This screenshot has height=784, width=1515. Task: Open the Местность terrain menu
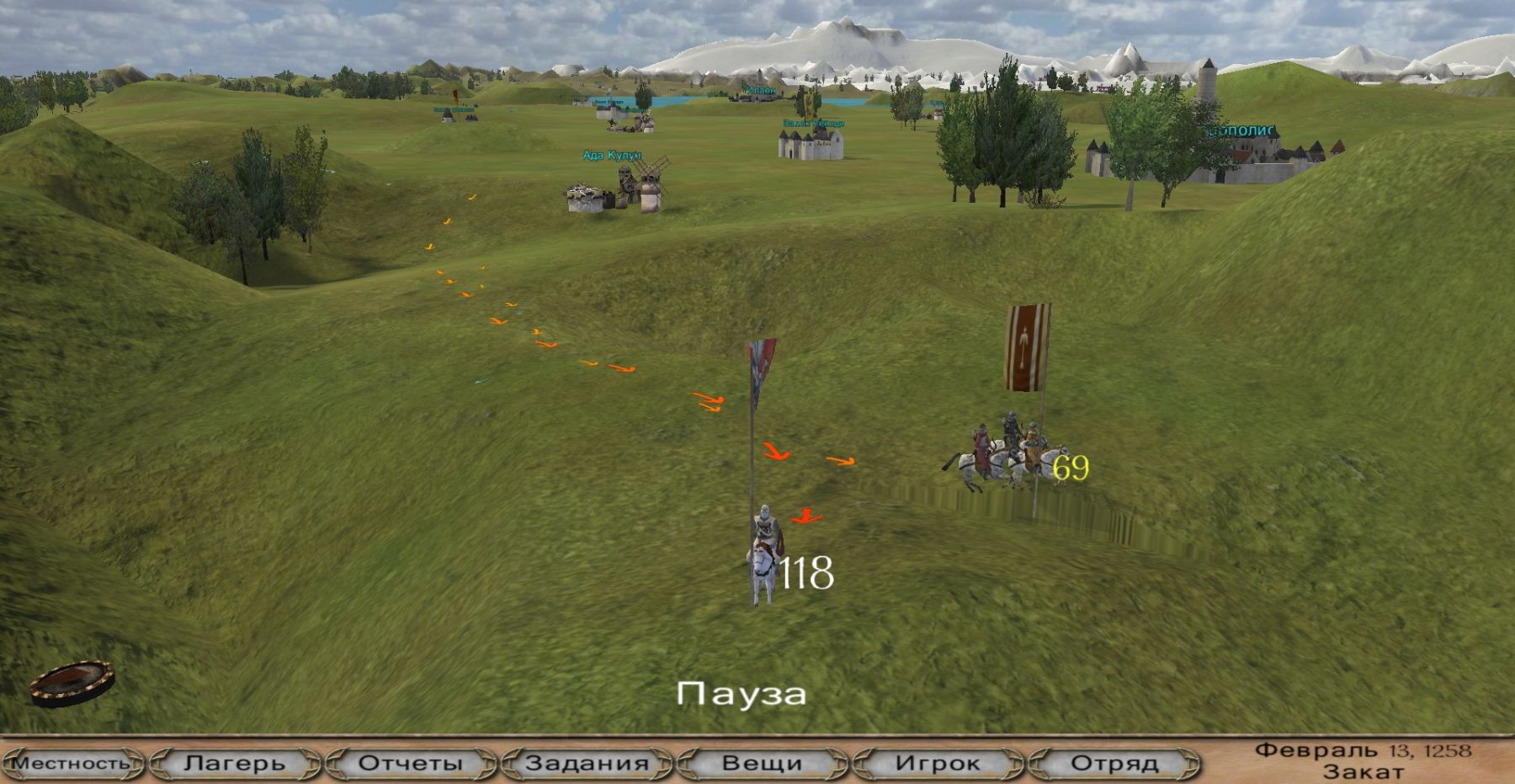(73, 763)
